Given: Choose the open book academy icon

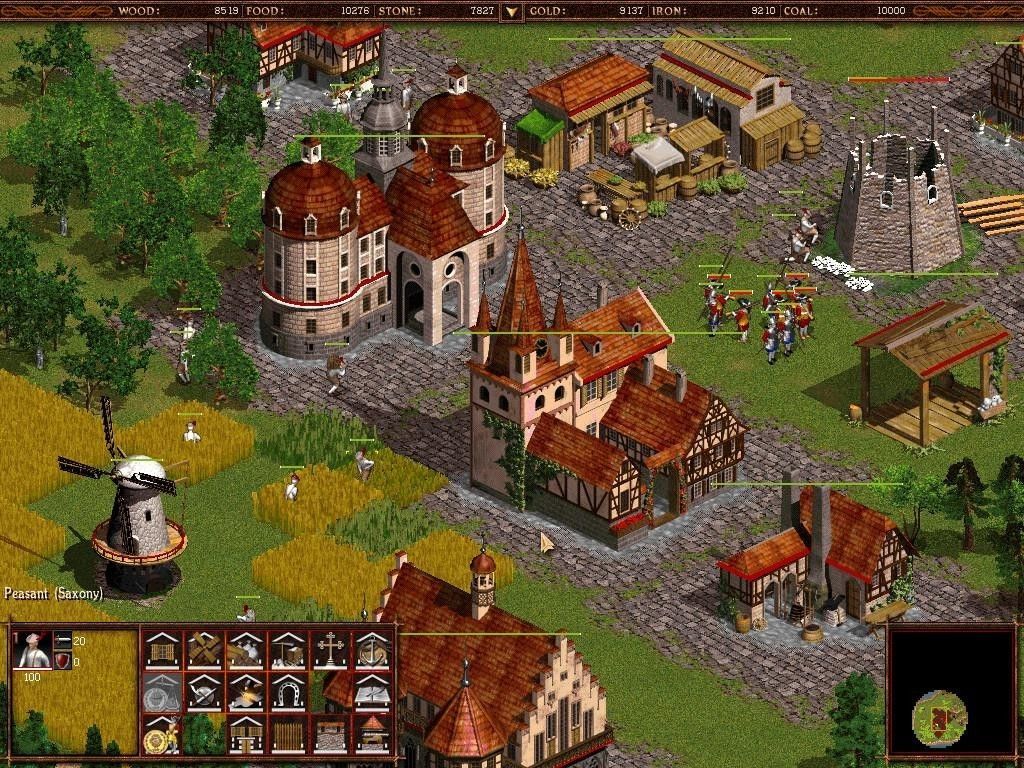Looking at the screenshot, I should (x=373, y=692).
